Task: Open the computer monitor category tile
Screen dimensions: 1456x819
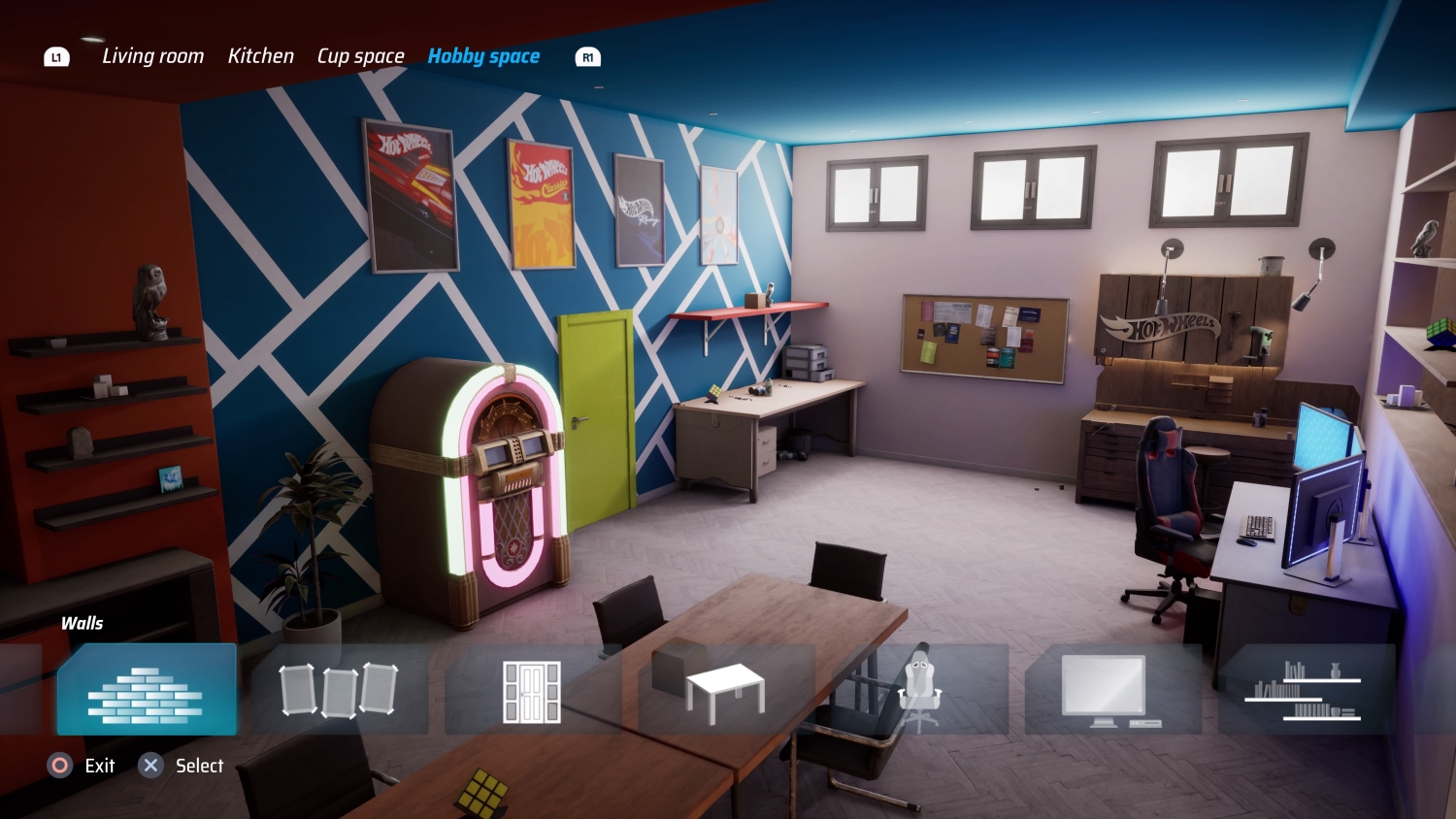Action: click(x=1112, y=690)
